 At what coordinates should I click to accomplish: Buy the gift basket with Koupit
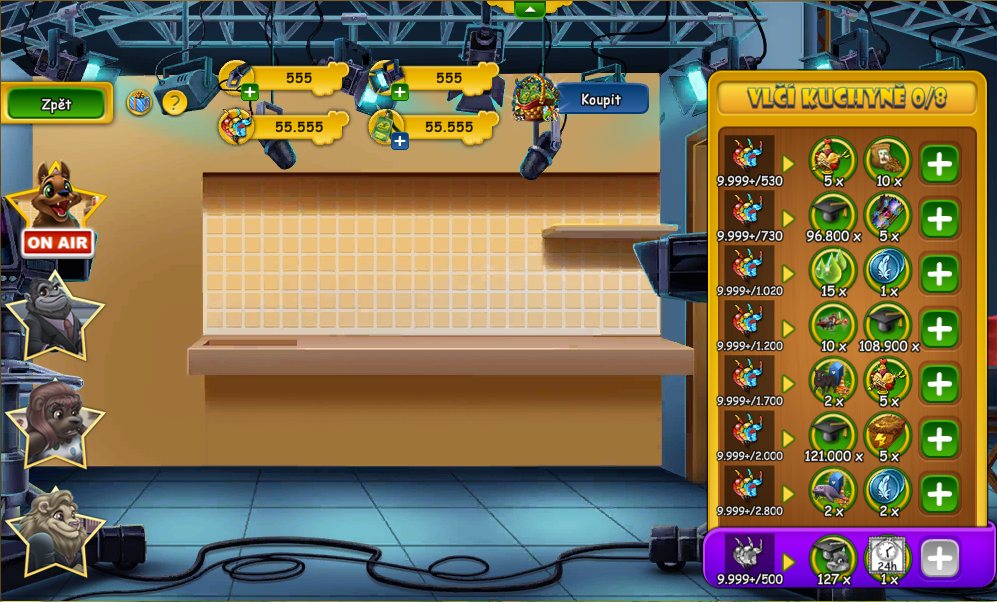[601, 99]
